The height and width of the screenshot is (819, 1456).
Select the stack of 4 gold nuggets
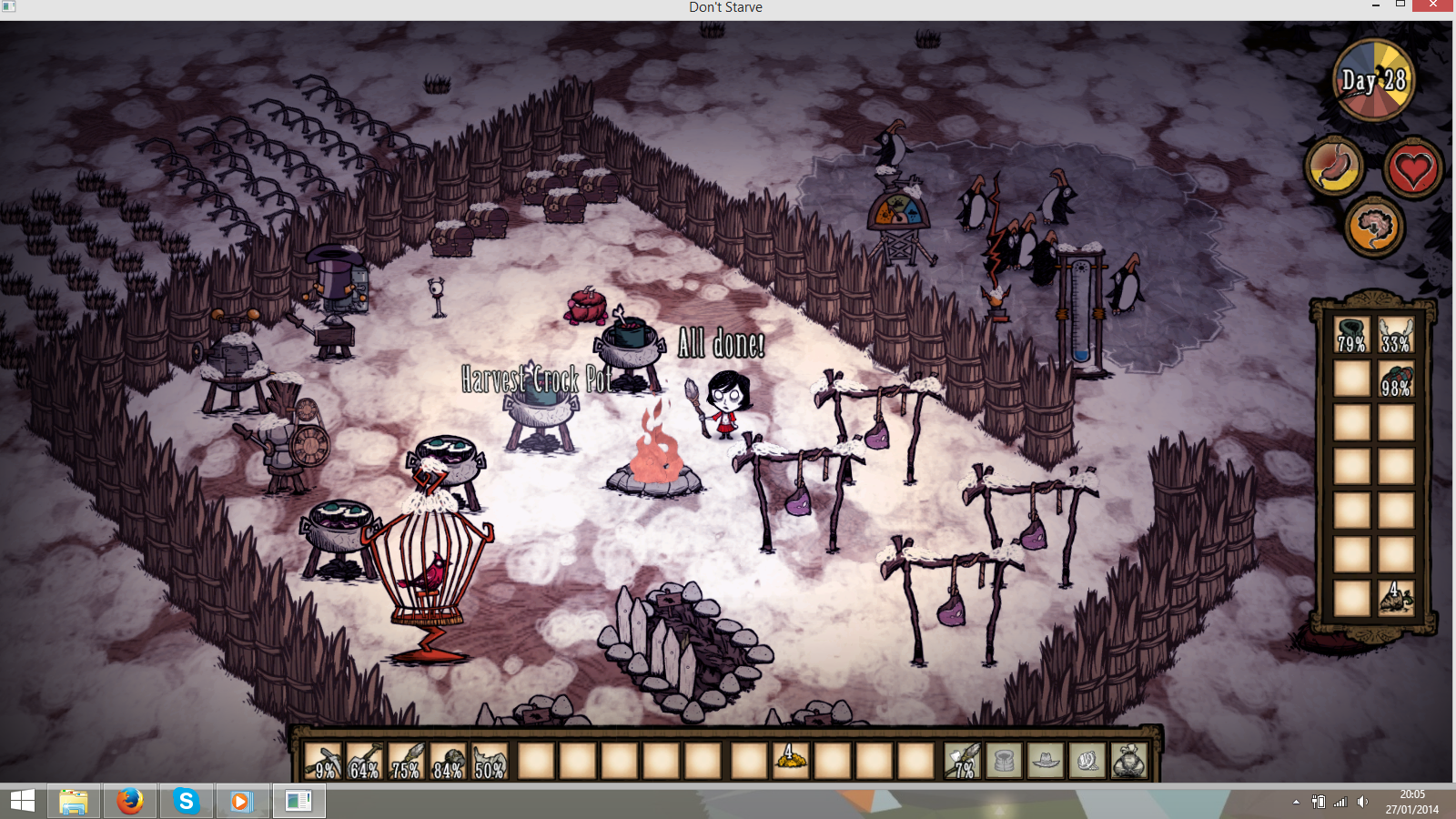click(x=790, y=761)
